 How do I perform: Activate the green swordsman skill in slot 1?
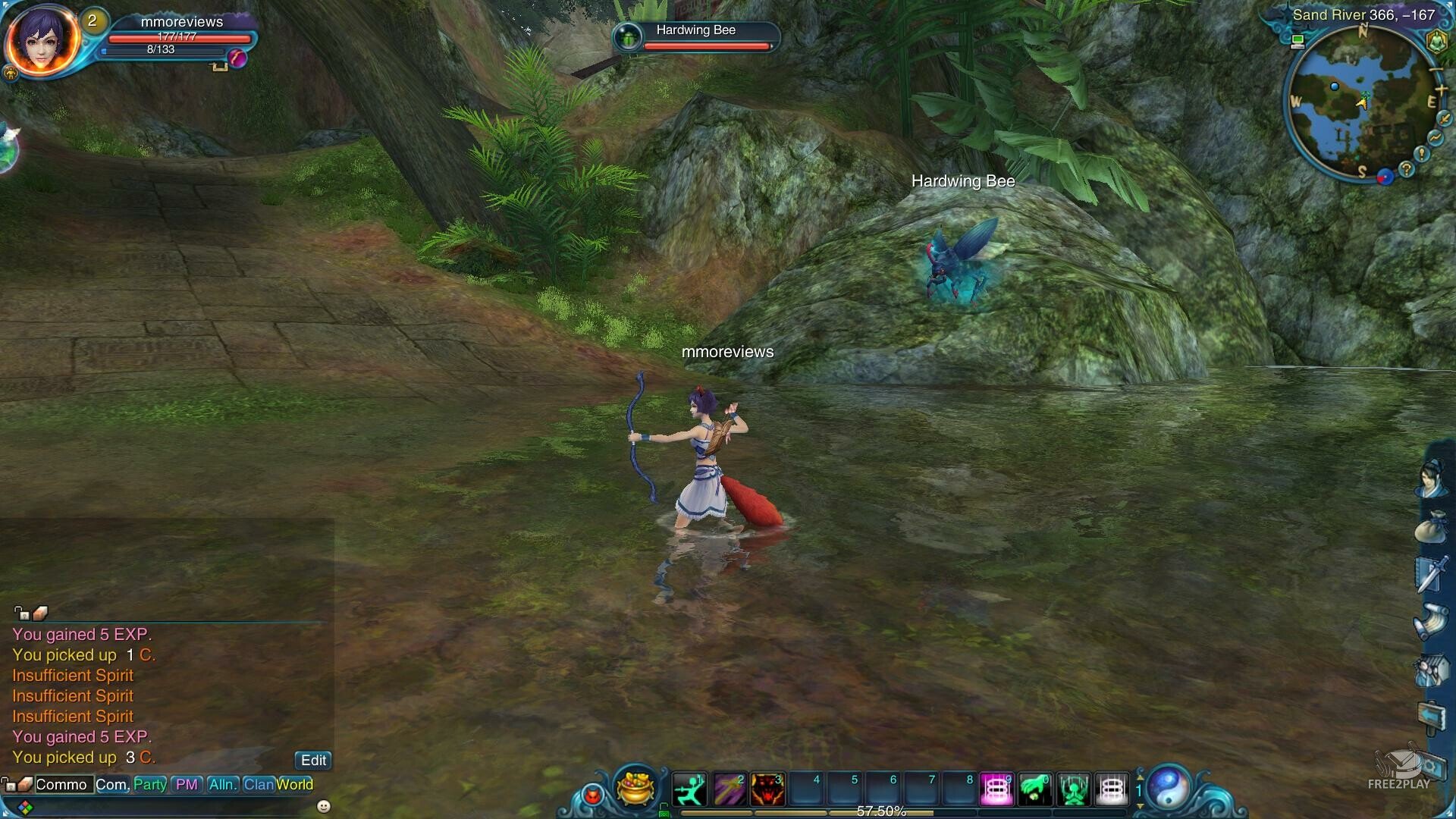pos(689,789)
